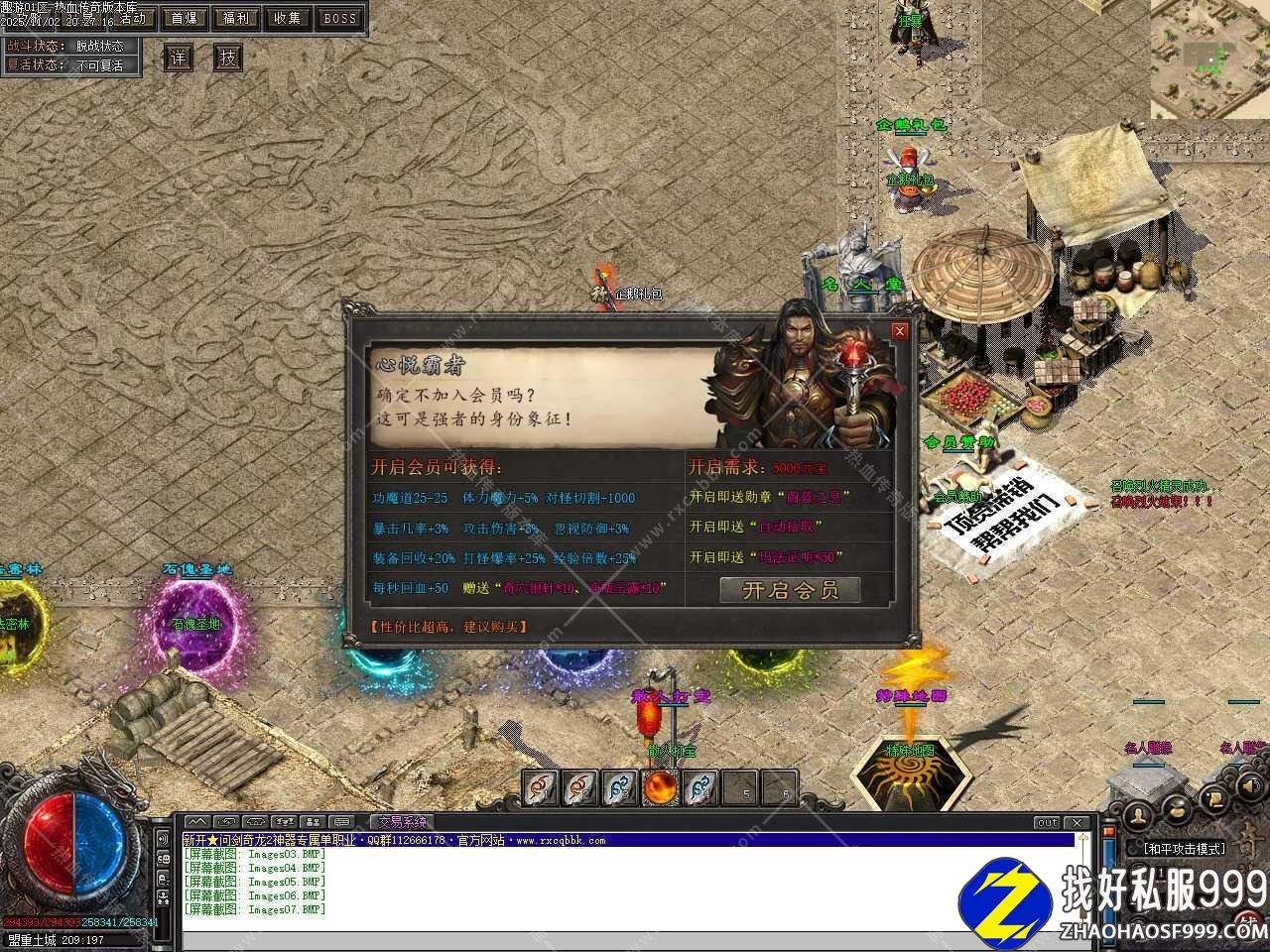The height and width of the screenshot is (952, 1270).
Task: Open the BOSS menu
Action: (340, 18)
